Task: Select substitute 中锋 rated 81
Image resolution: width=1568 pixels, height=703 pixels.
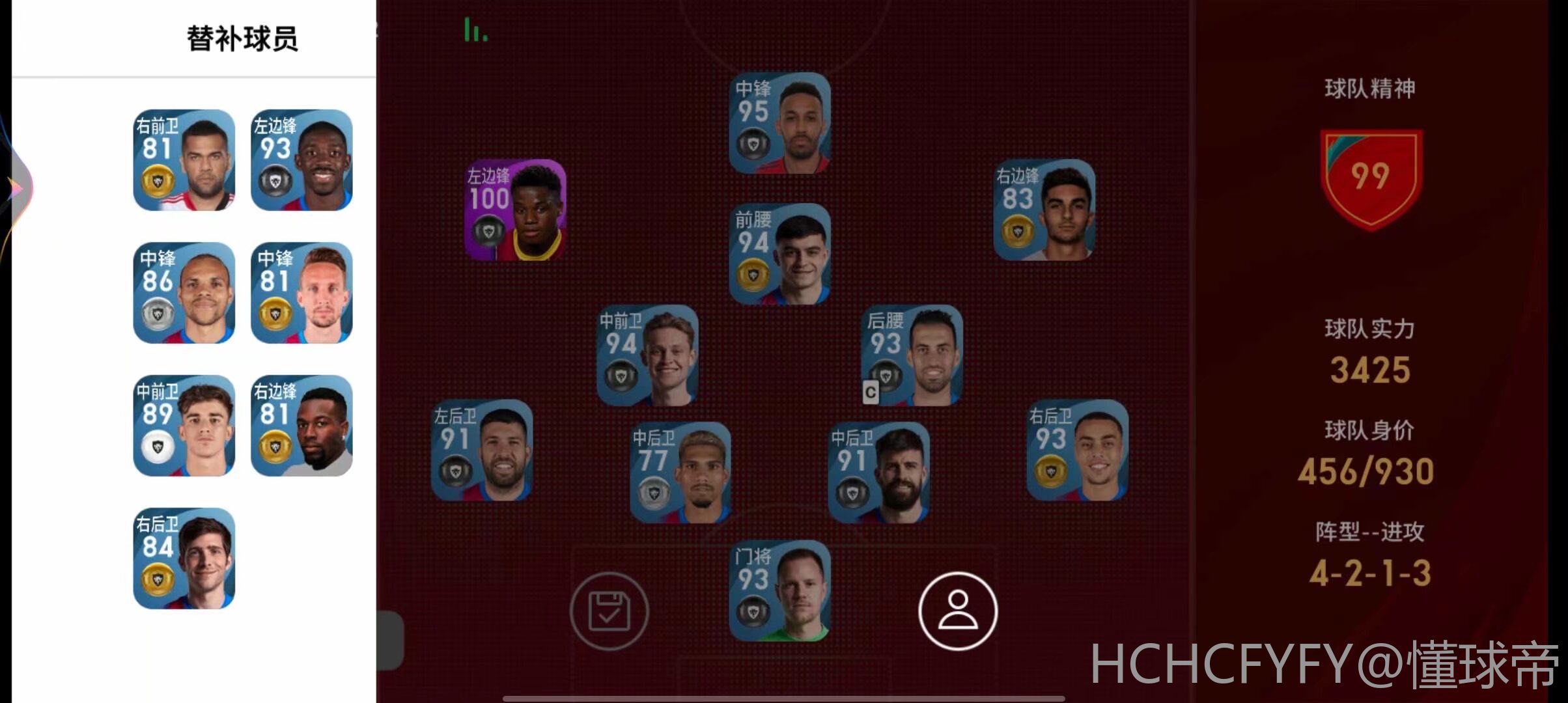Action: click(x=301, y=293)
